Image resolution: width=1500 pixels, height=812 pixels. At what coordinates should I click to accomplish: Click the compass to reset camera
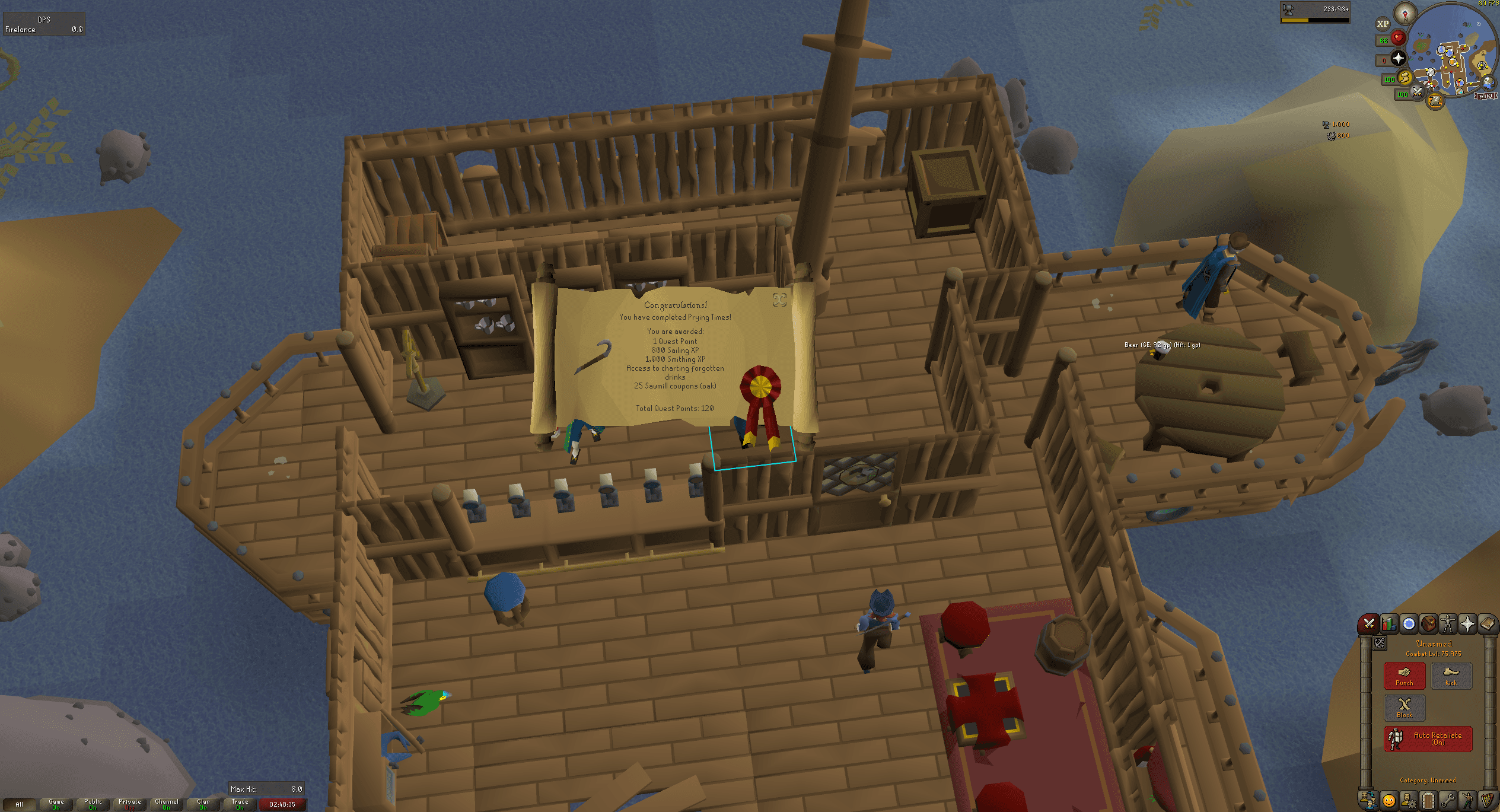click(1405, 14)
